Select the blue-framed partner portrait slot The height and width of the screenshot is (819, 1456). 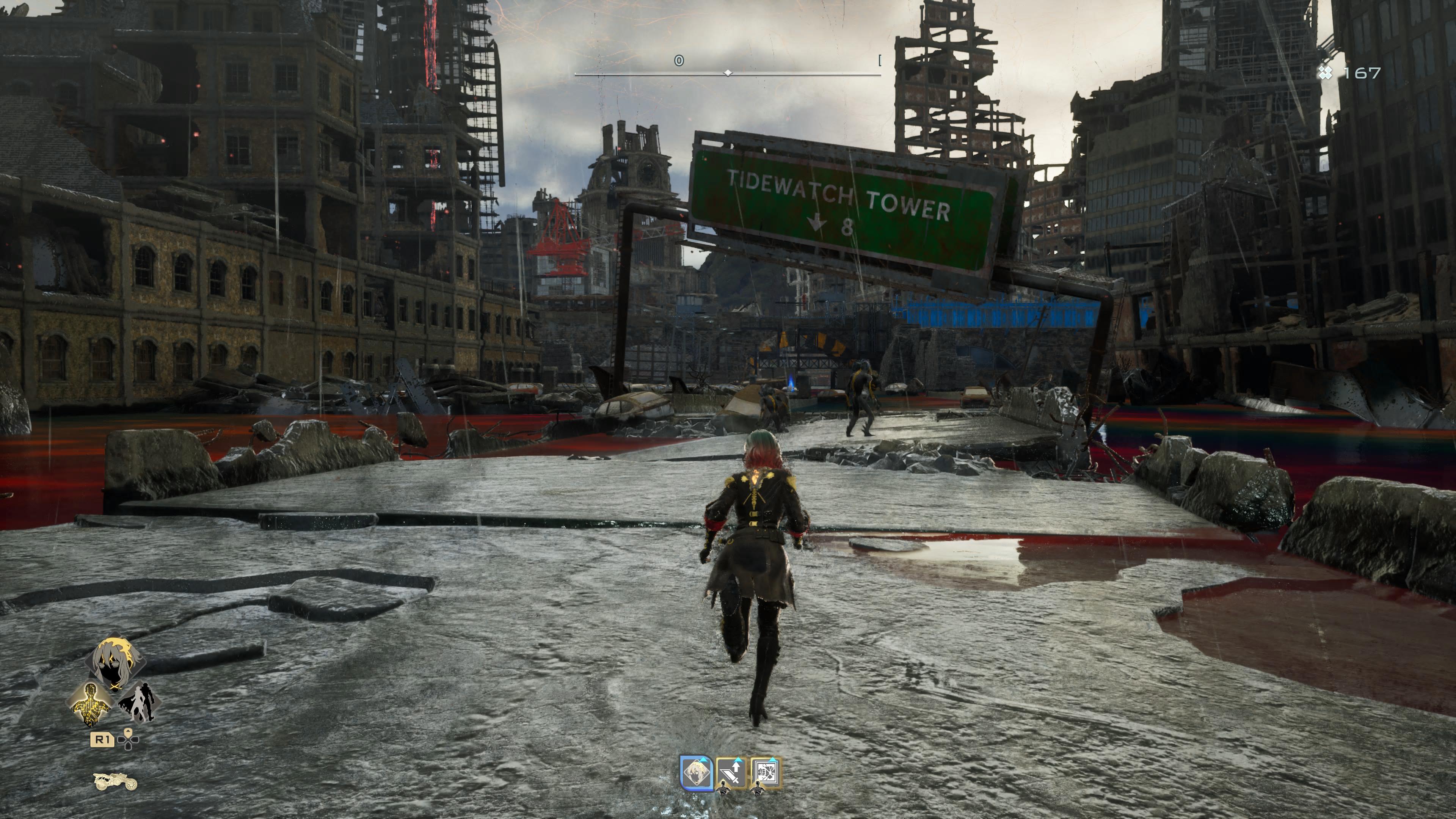pyautogui.click(x=696, y=773)
